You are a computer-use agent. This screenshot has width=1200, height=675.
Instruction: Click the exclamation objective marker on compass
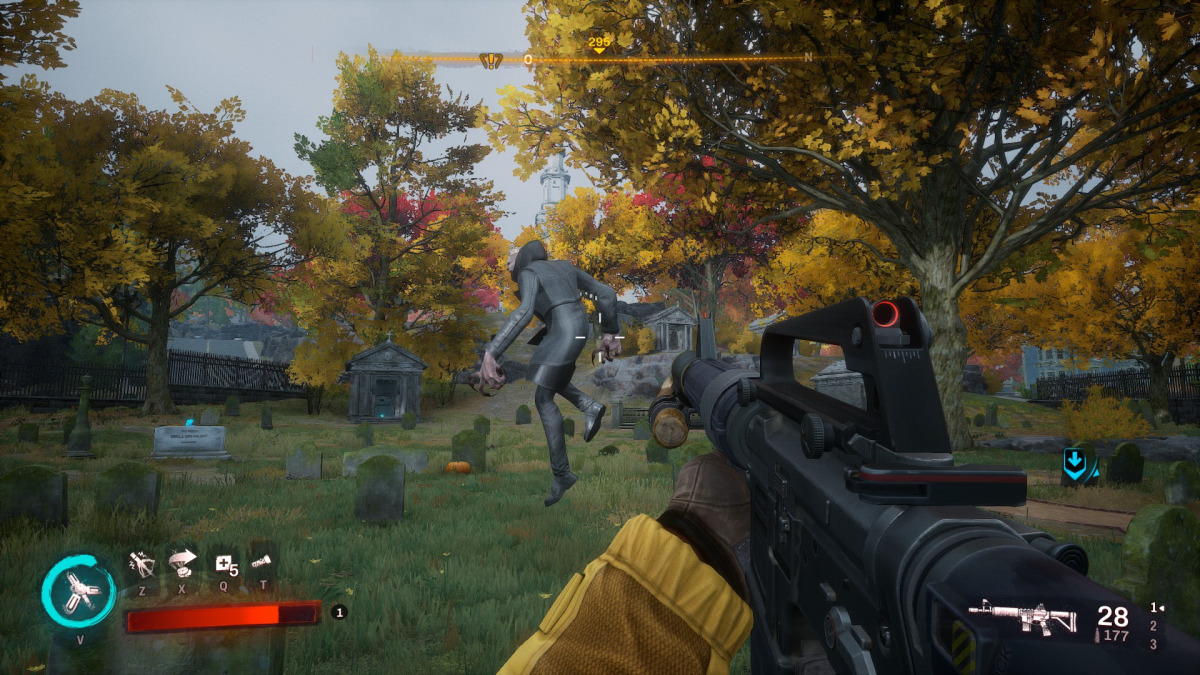490,60
